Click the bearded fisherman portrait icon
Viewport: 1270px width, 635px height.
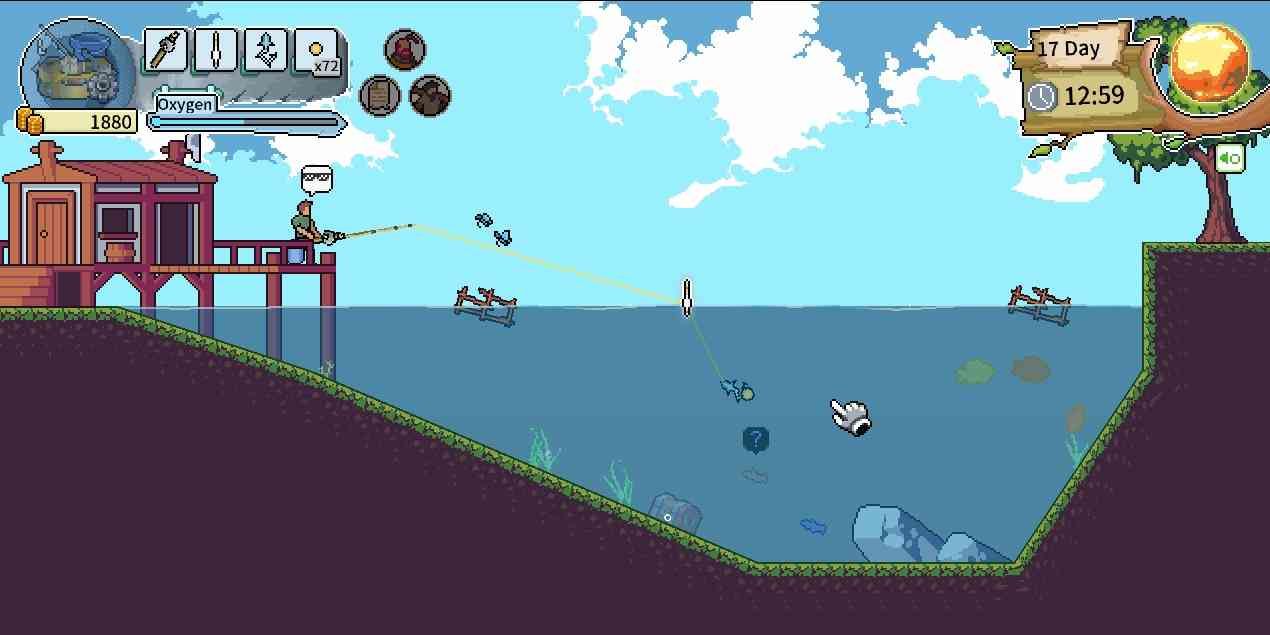click(x=430, y=96)
